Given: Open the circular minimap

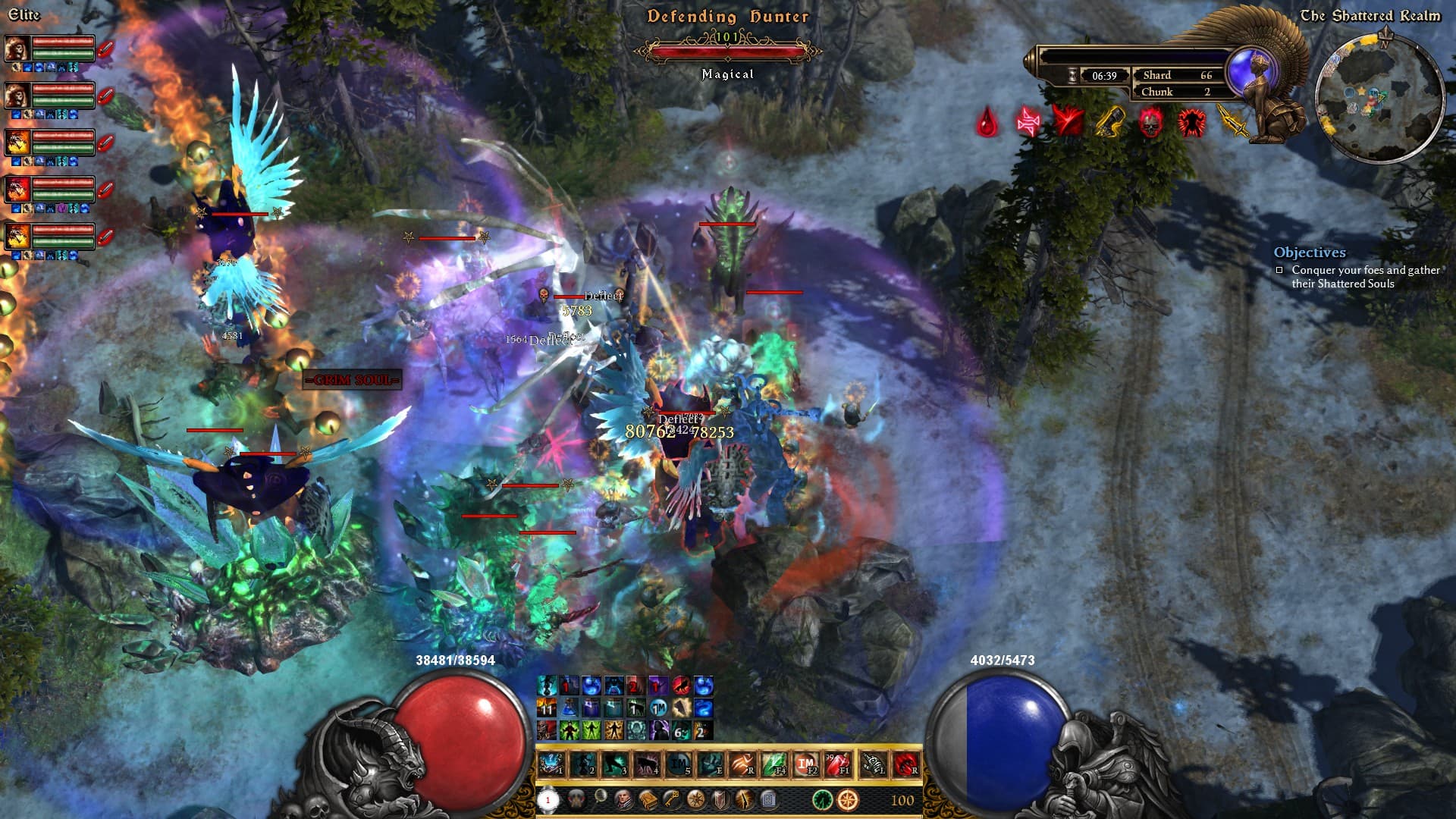Looking at the screenshot, I should pos(1379,99).
